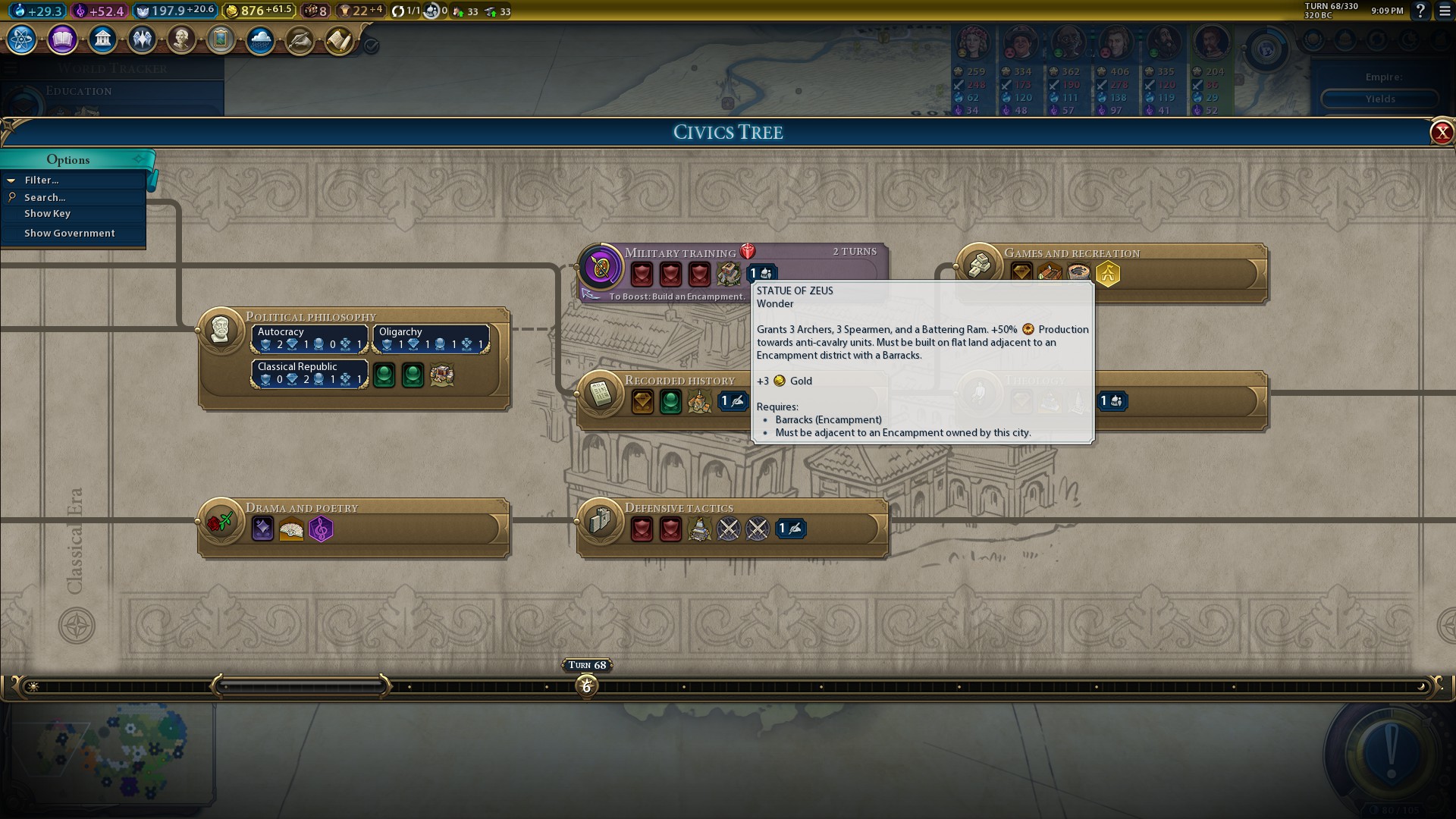The width and height of the screenshot is (1456, 819).
Task: Open the government building button
Action: [x=102, y=39]
